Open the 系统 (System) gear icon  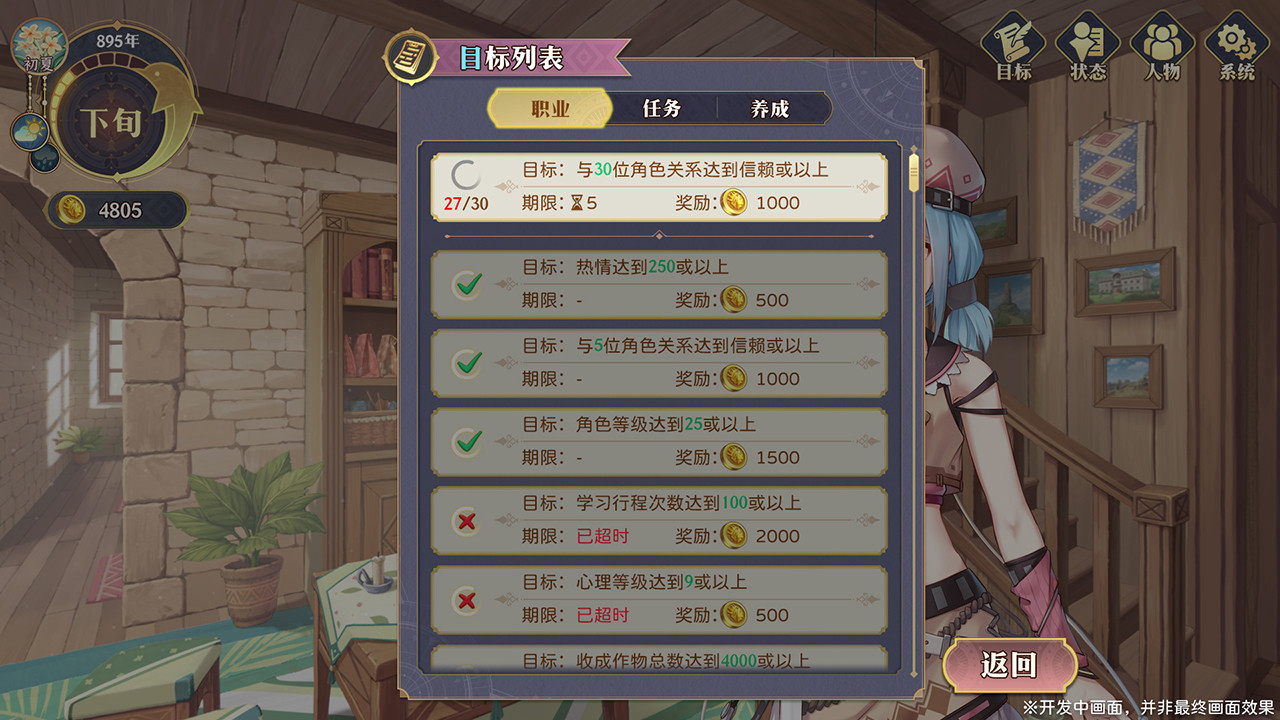[1236, 42]
